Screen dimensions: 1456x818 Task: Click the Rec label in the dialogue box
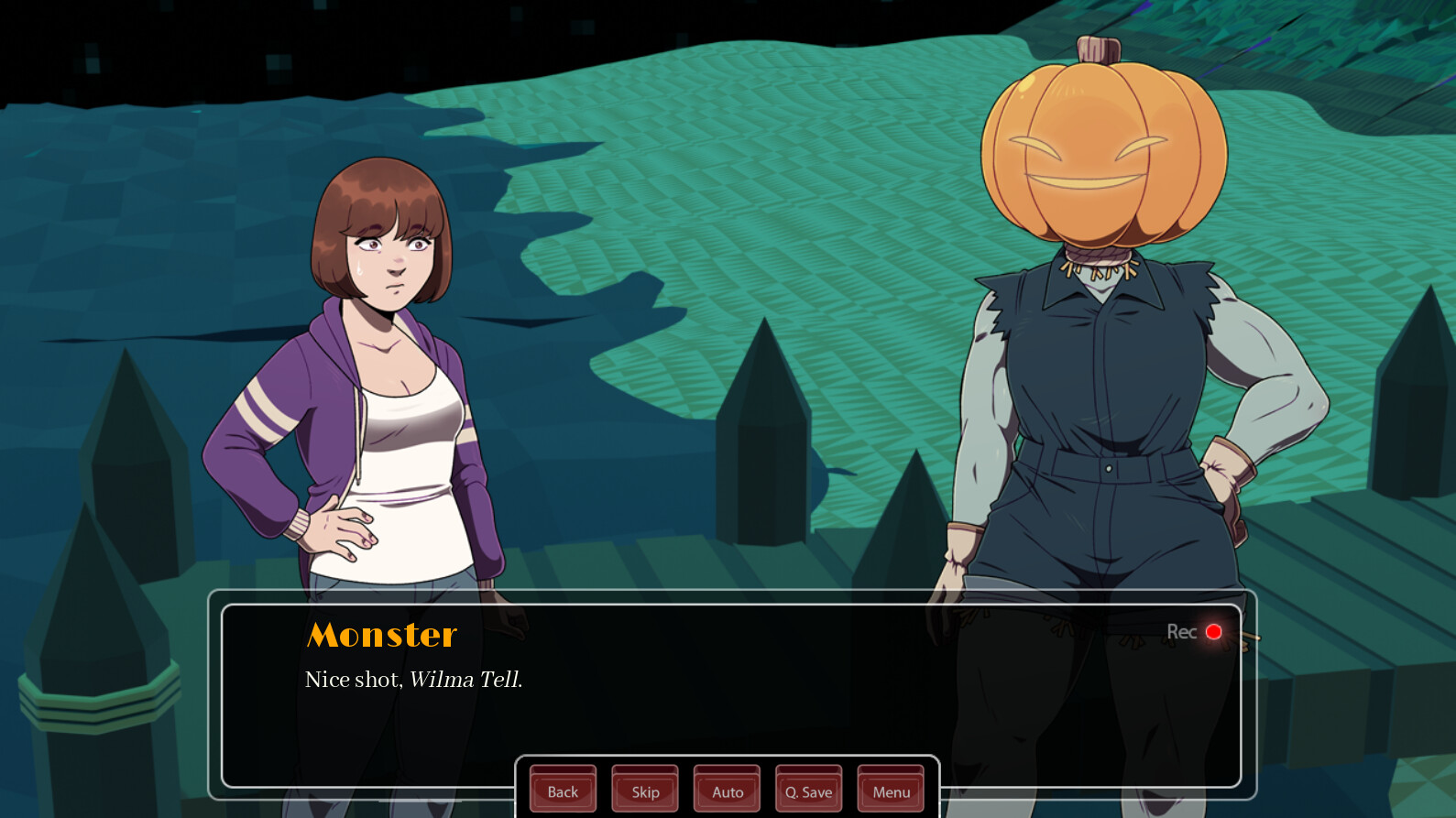click(x=1182, y=630)
